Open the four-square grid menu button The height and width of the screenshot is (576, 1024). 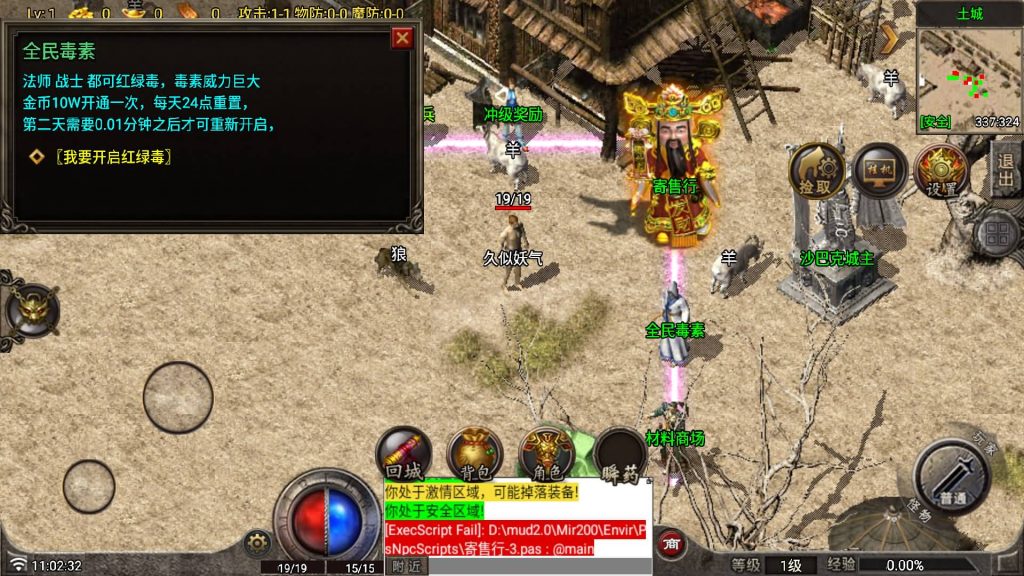(x=997, y=236)
